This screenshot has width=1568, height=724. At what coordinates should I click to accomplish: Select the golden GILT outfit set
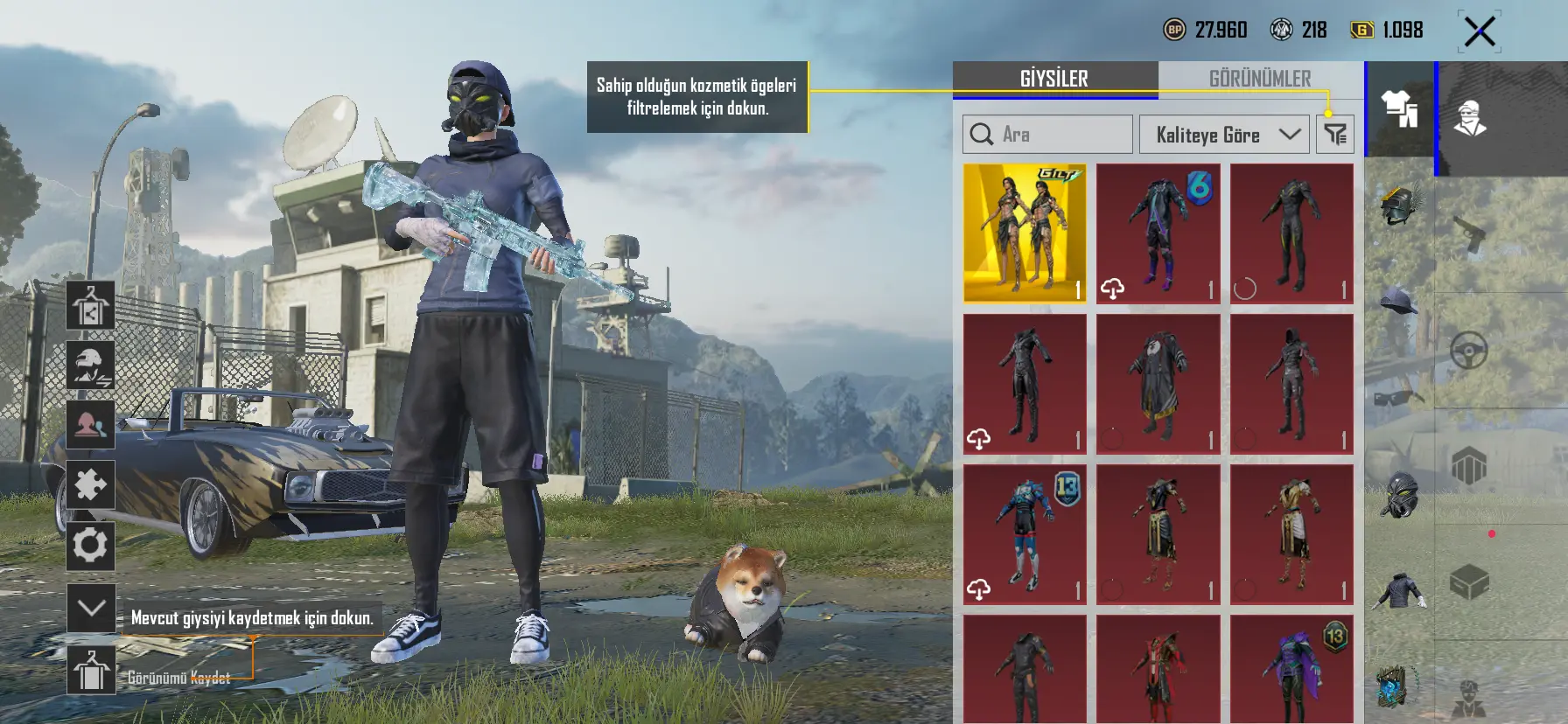[x=1025, y=233]
